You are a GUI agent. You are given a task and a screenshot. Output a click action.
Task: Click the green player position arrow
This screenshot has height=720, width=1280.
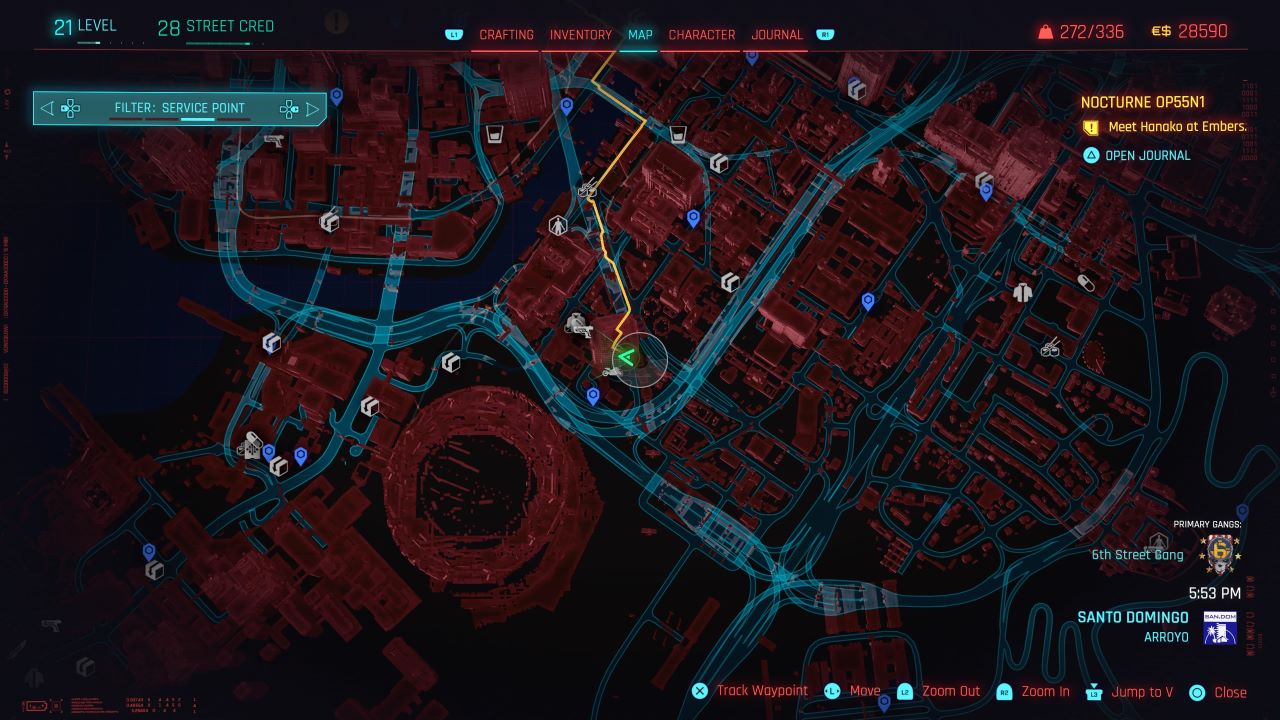626,355
